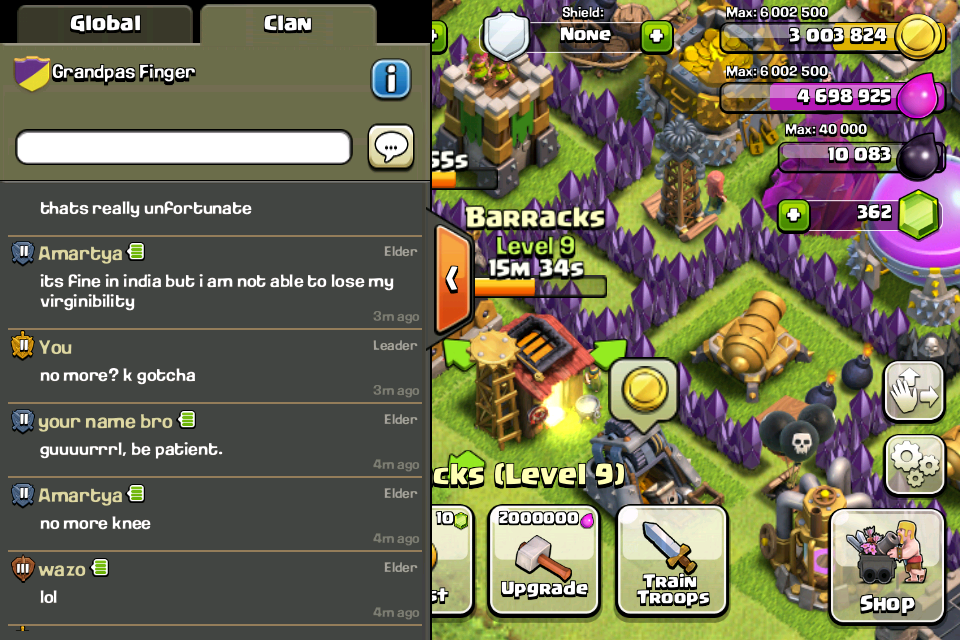This screenshot has height=640, width=960.
Task: Open the settings gears button
Action: click(914, 461)
